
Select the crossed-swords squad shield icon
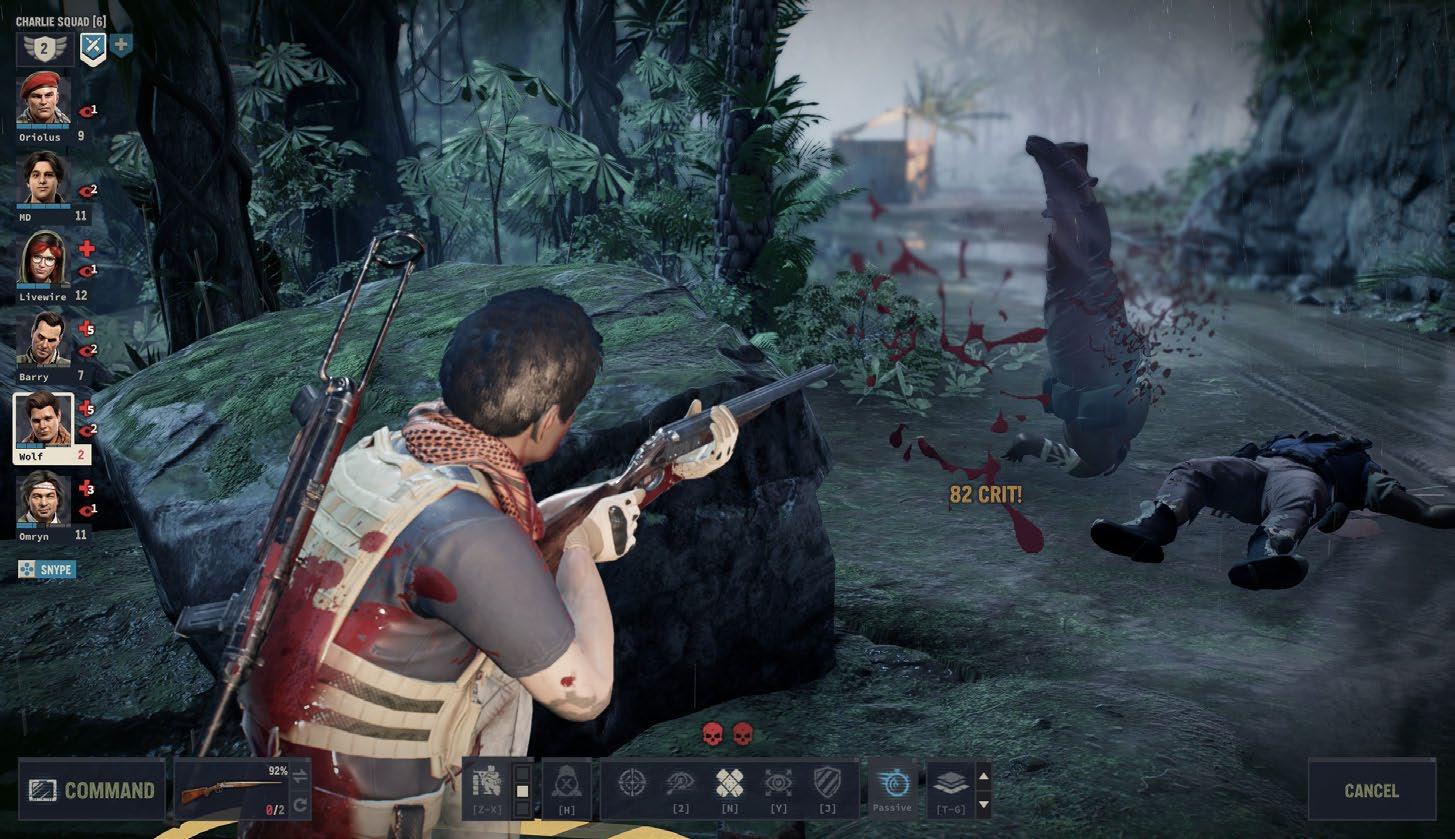coord(93,46)
